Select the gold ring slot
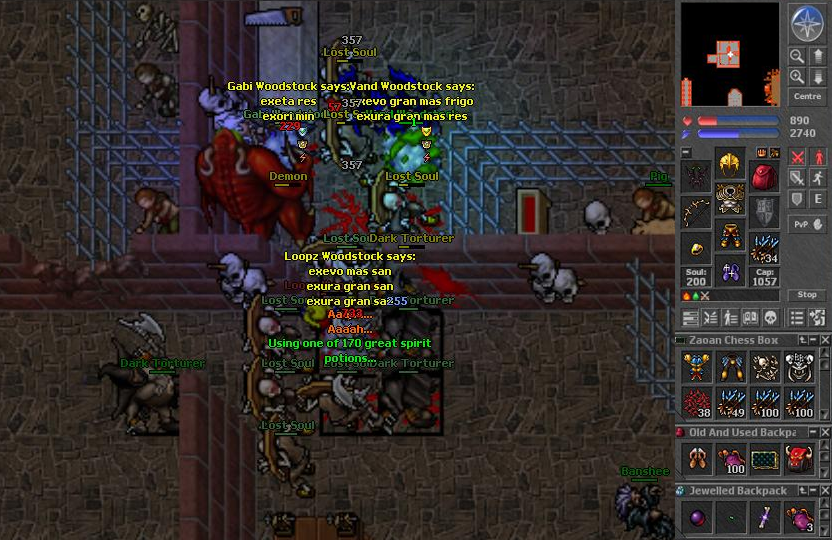Screen dimensions: 832x540 pyautogui.click(x=696, y=247)
